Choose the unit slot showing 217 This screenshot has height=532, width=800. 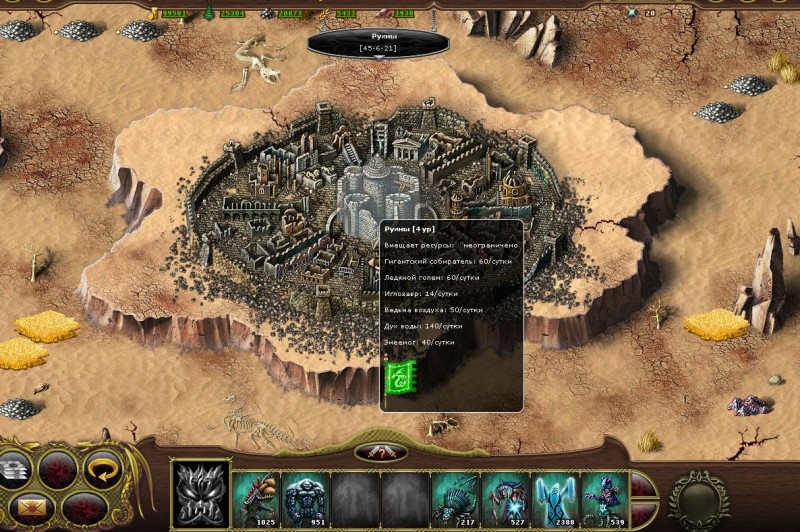click(456, 495)
